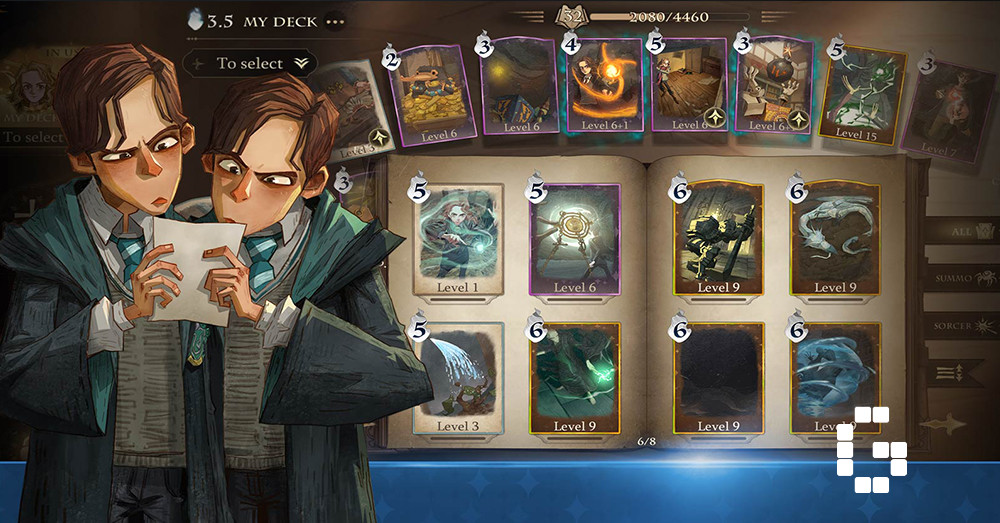1000x523 pixels.
Task: Turn to the next book page arrow
Action: point(943,424)
